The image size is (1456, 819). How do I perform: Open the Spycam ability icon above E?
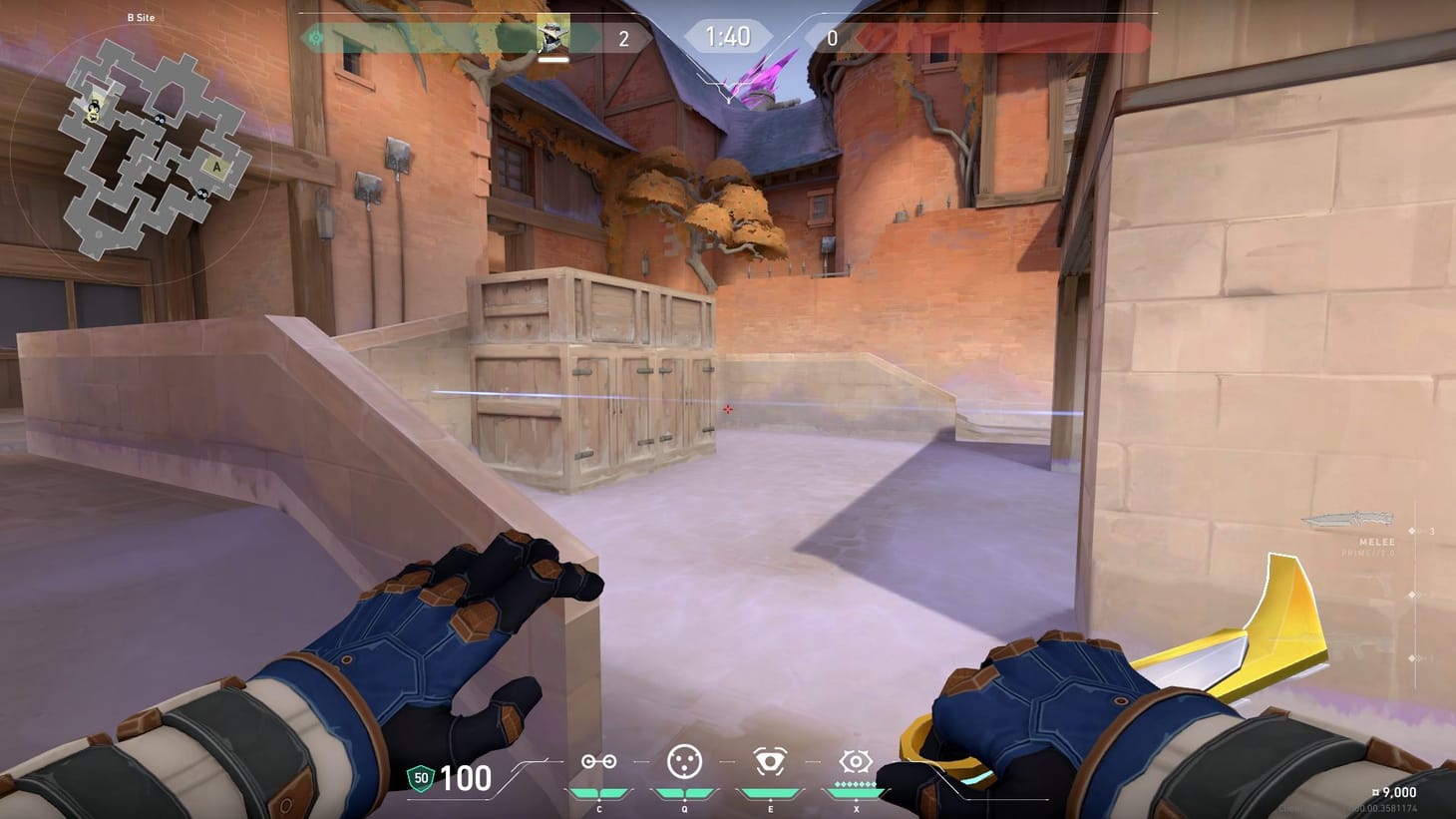pos(769,762)
